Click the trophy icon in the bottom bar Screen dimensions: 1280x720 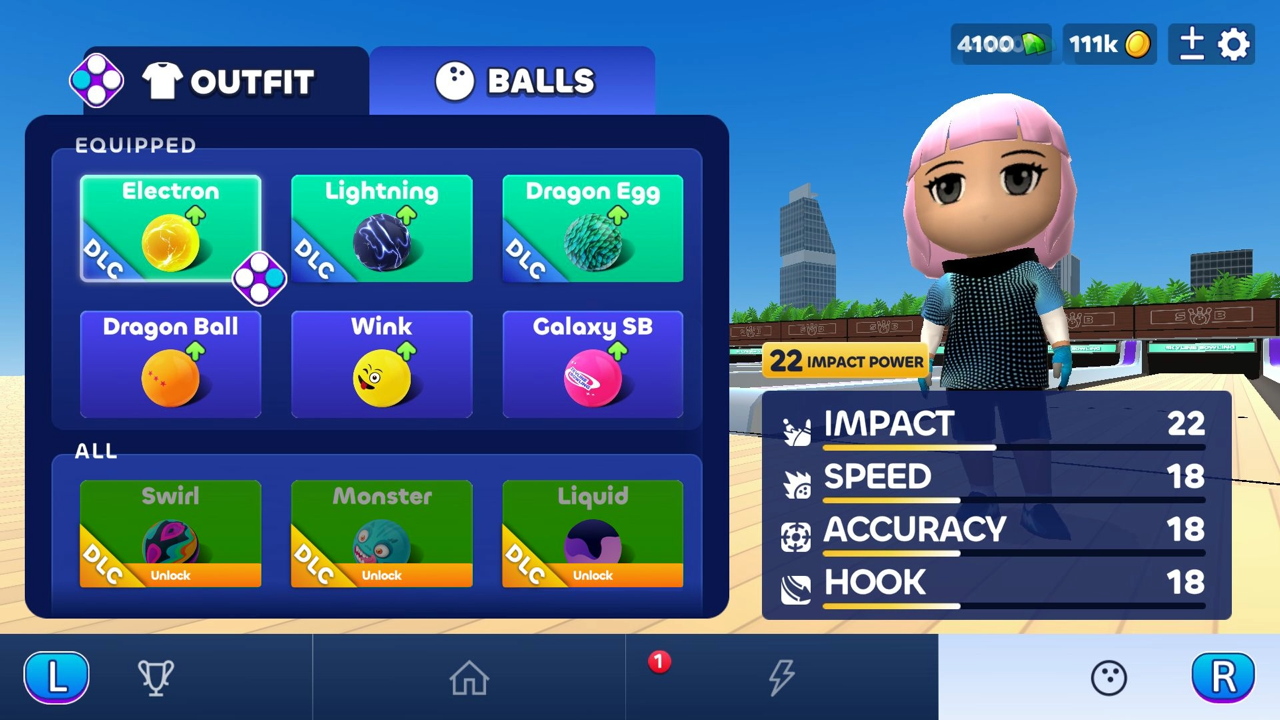click(x=156, y=677)
